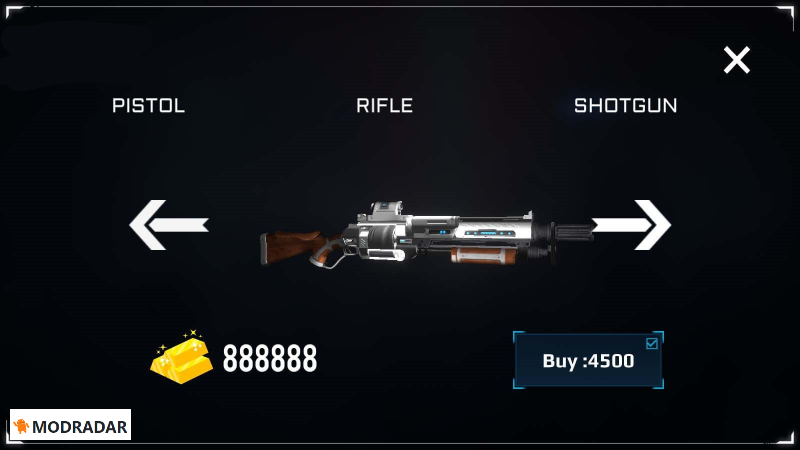Show the previous weapon with left arrow
800x450 pixels.
[168, 225]
